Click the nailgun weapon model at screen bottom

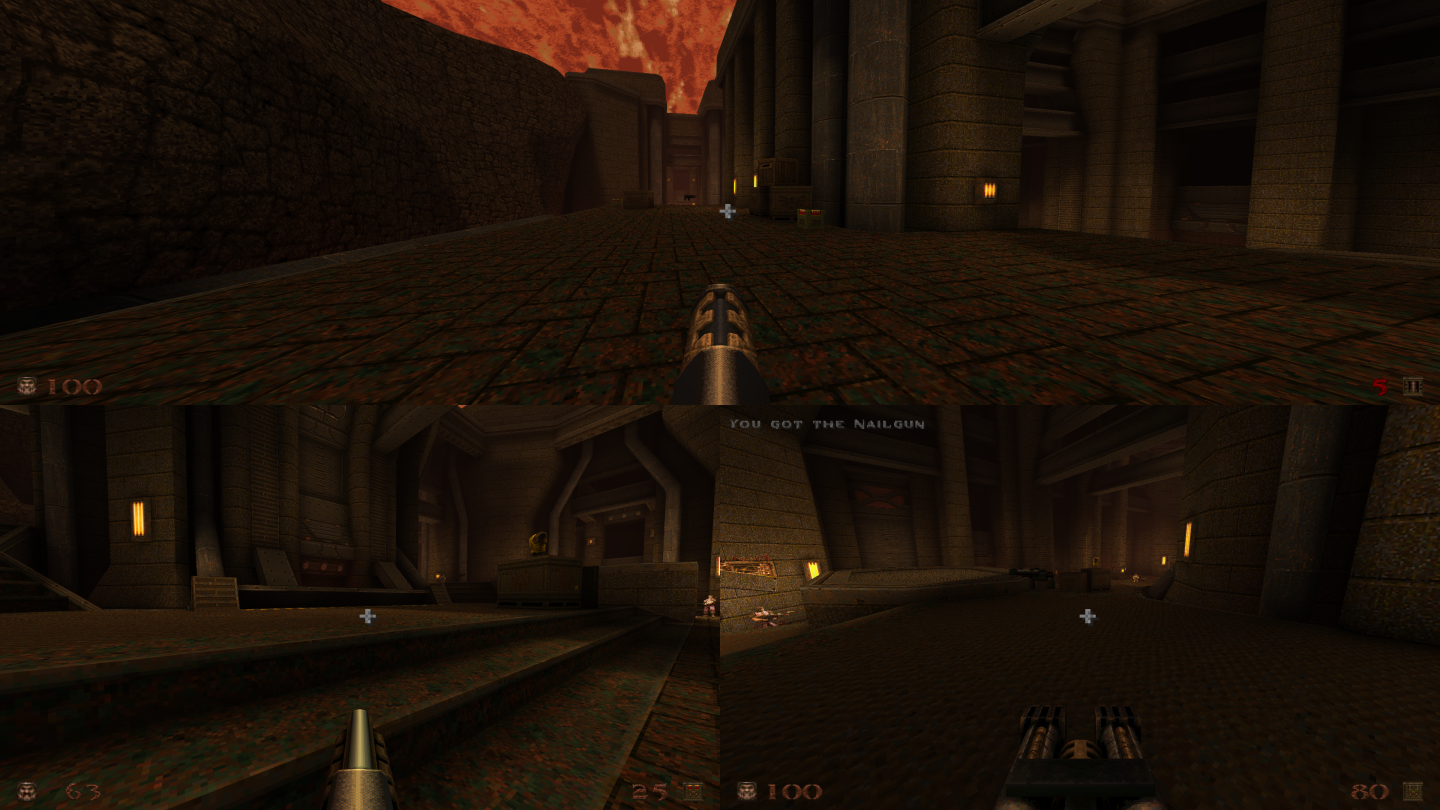point(1080,745)
